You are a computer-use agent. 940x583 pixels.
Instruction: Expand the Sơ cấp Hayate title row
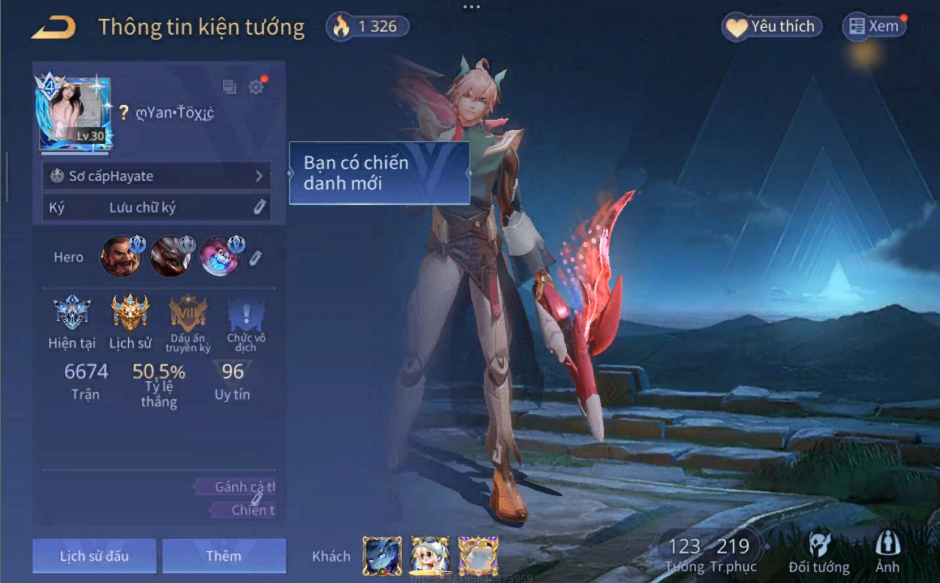(x=157, y=176)
